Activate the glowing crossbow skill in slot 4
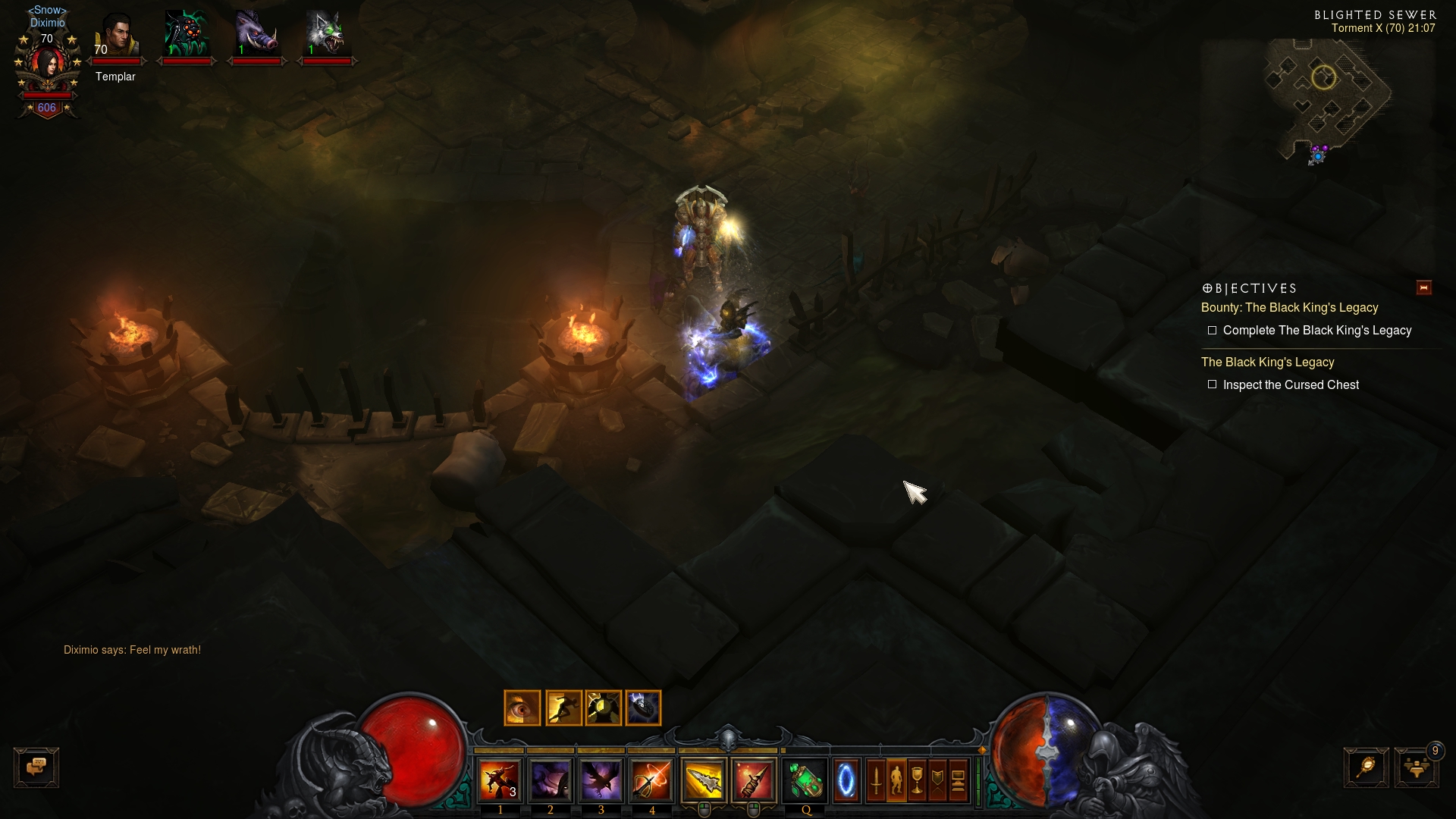This screenshot has width=1456, height=819. (x=651, y=780)
